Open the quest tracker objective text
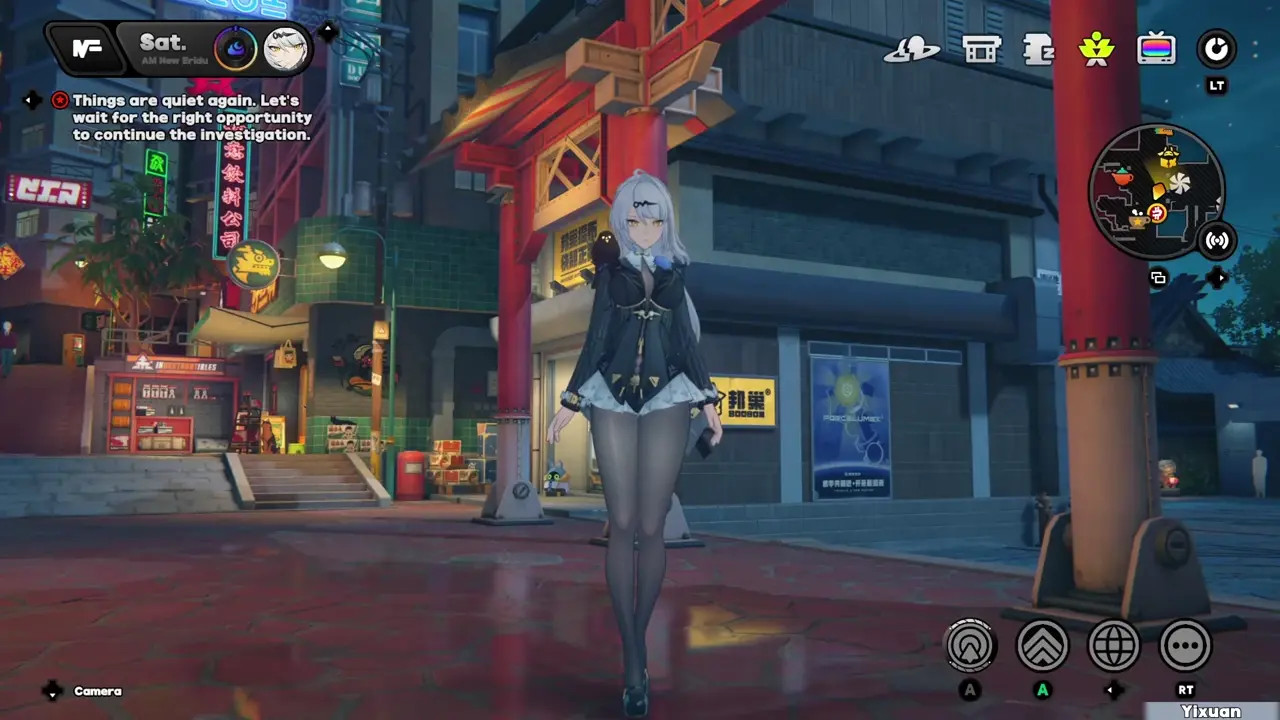The width and height of the screenshot is (1280, 720). [x=190, y=118]
